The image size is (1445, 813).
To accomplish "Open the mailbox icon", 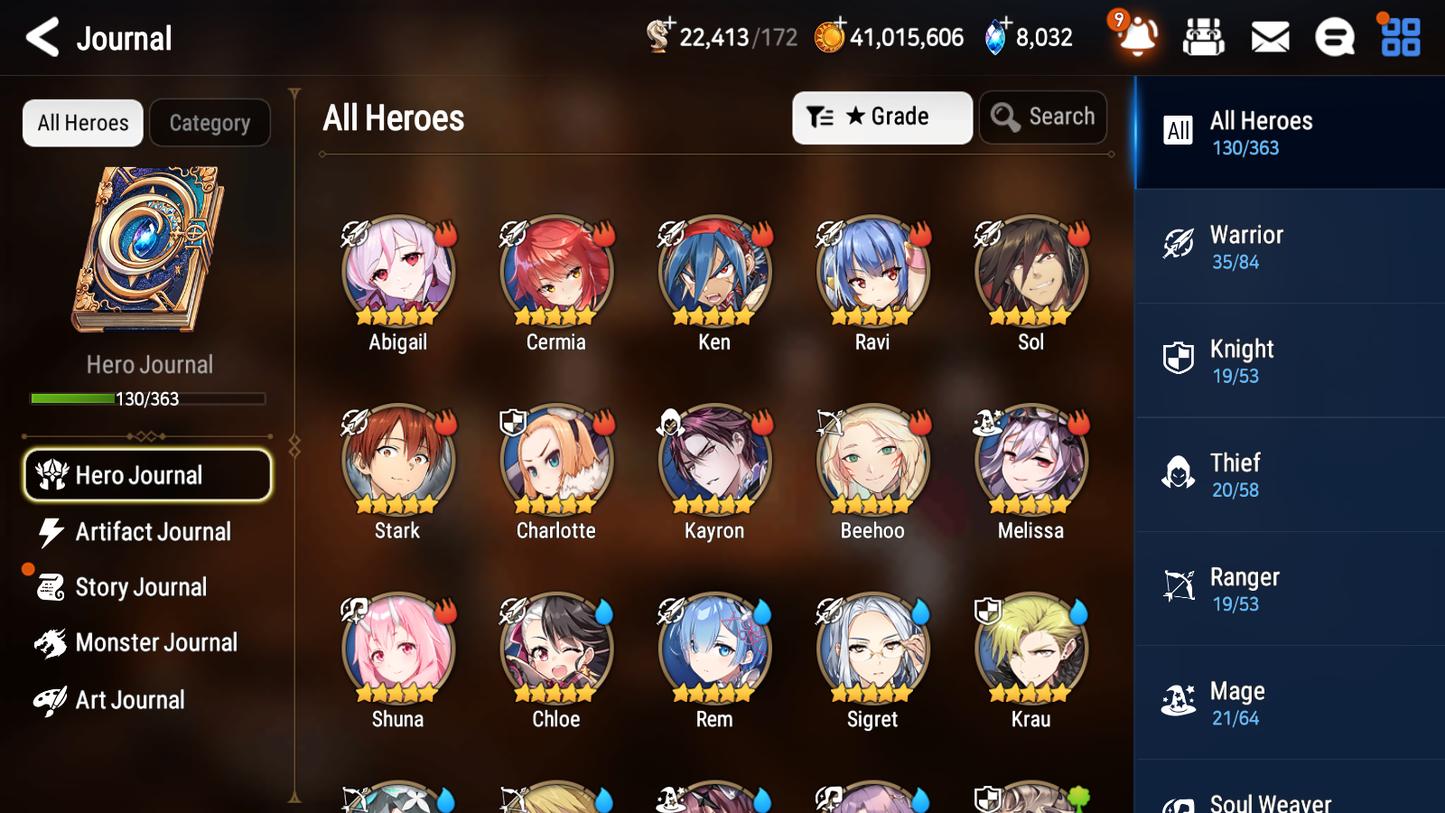I will pos(1269,36).
